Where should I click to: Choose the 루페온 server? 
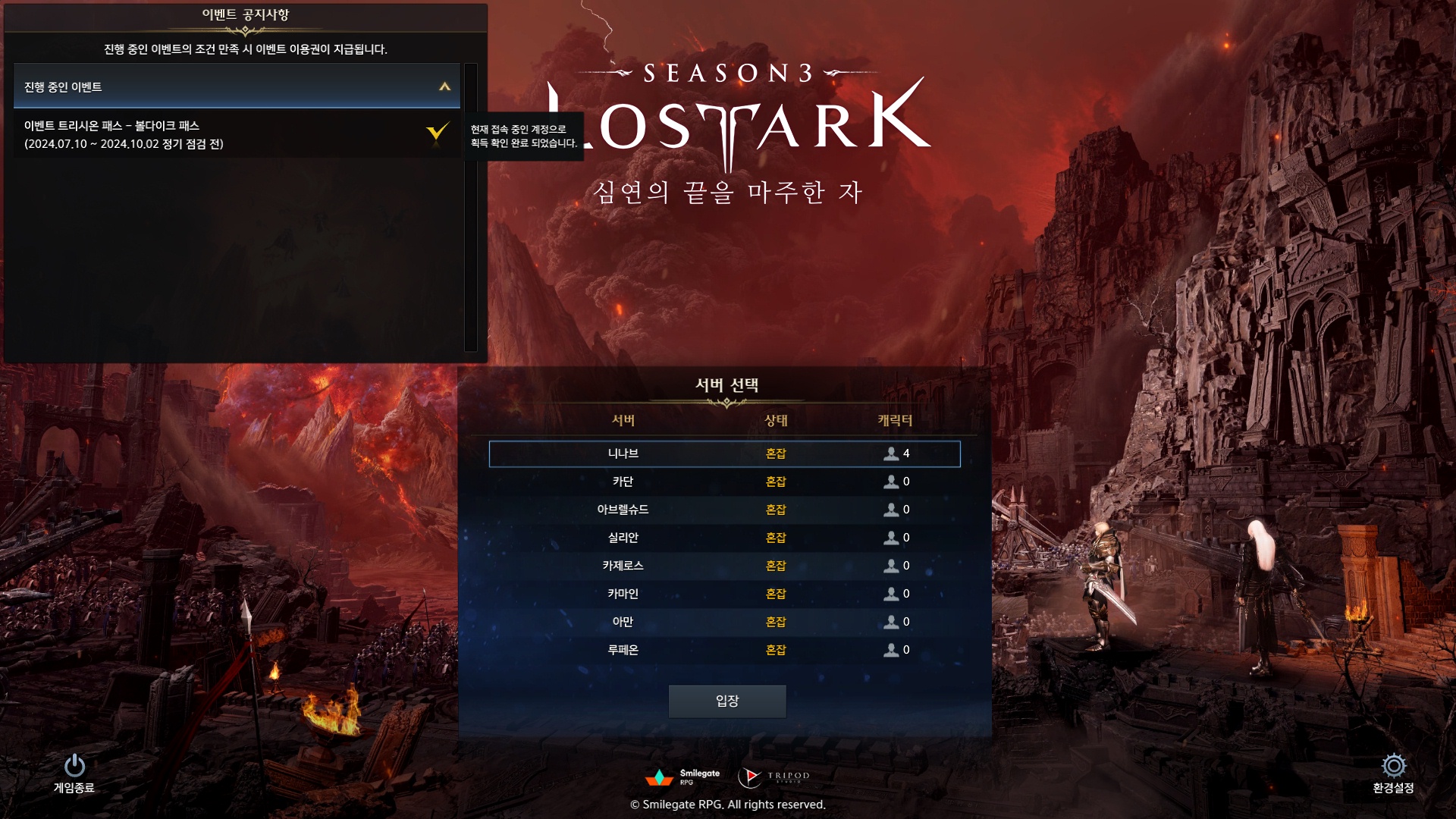pos(724,650)
